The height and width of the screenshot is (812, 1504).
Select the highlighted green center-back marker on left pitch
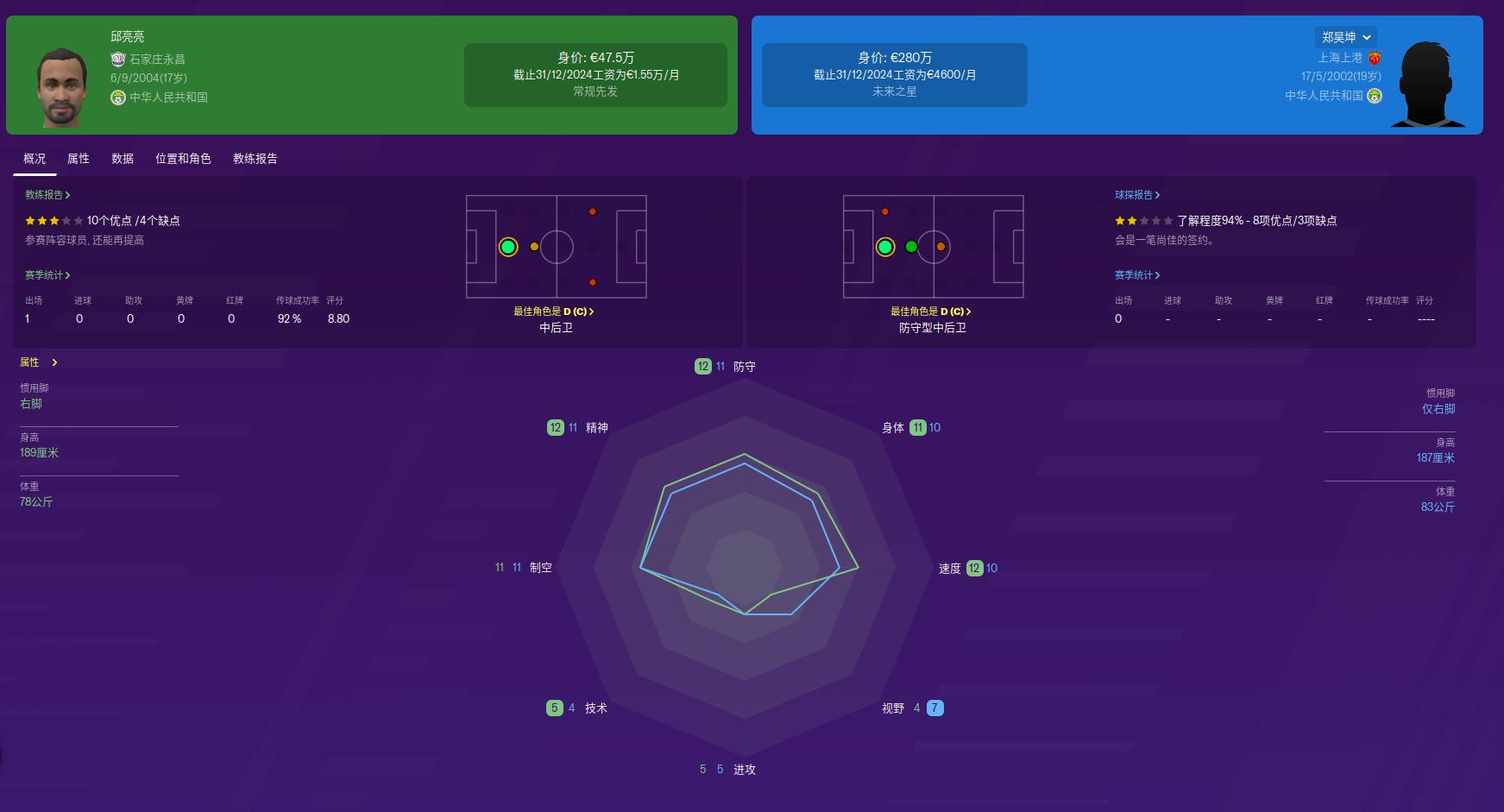(x=508, y=248)
